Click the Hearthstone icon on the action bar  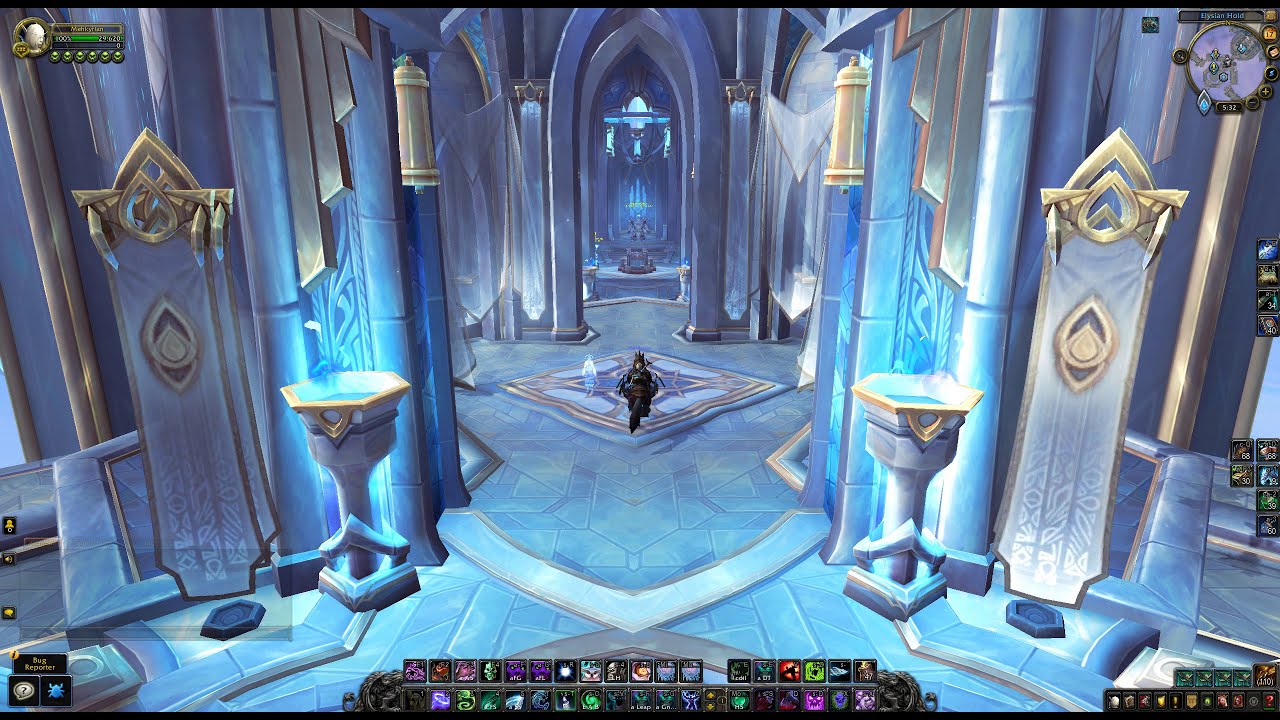(x=739, y=698)
